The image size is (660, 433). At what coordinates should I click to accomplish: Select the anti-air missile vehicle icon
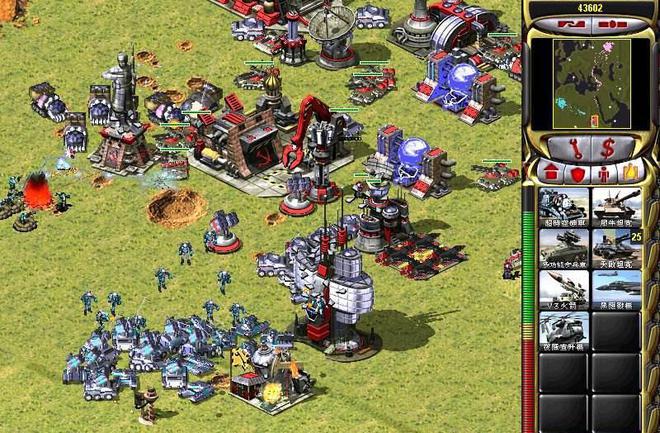pos(564,247)
